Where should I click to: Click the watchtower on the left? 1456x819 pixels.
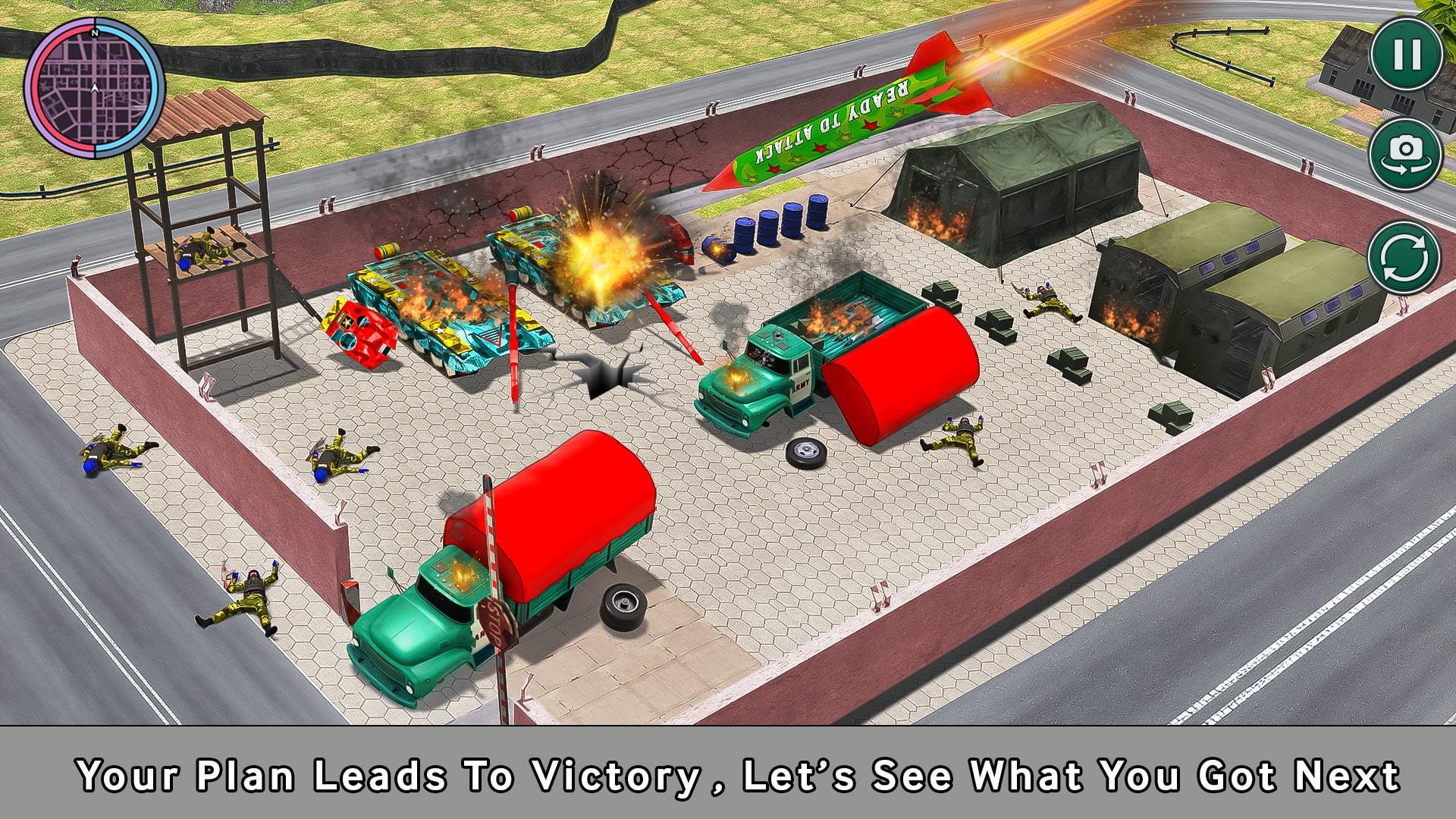pyautogui.click(x=205, y=212)
